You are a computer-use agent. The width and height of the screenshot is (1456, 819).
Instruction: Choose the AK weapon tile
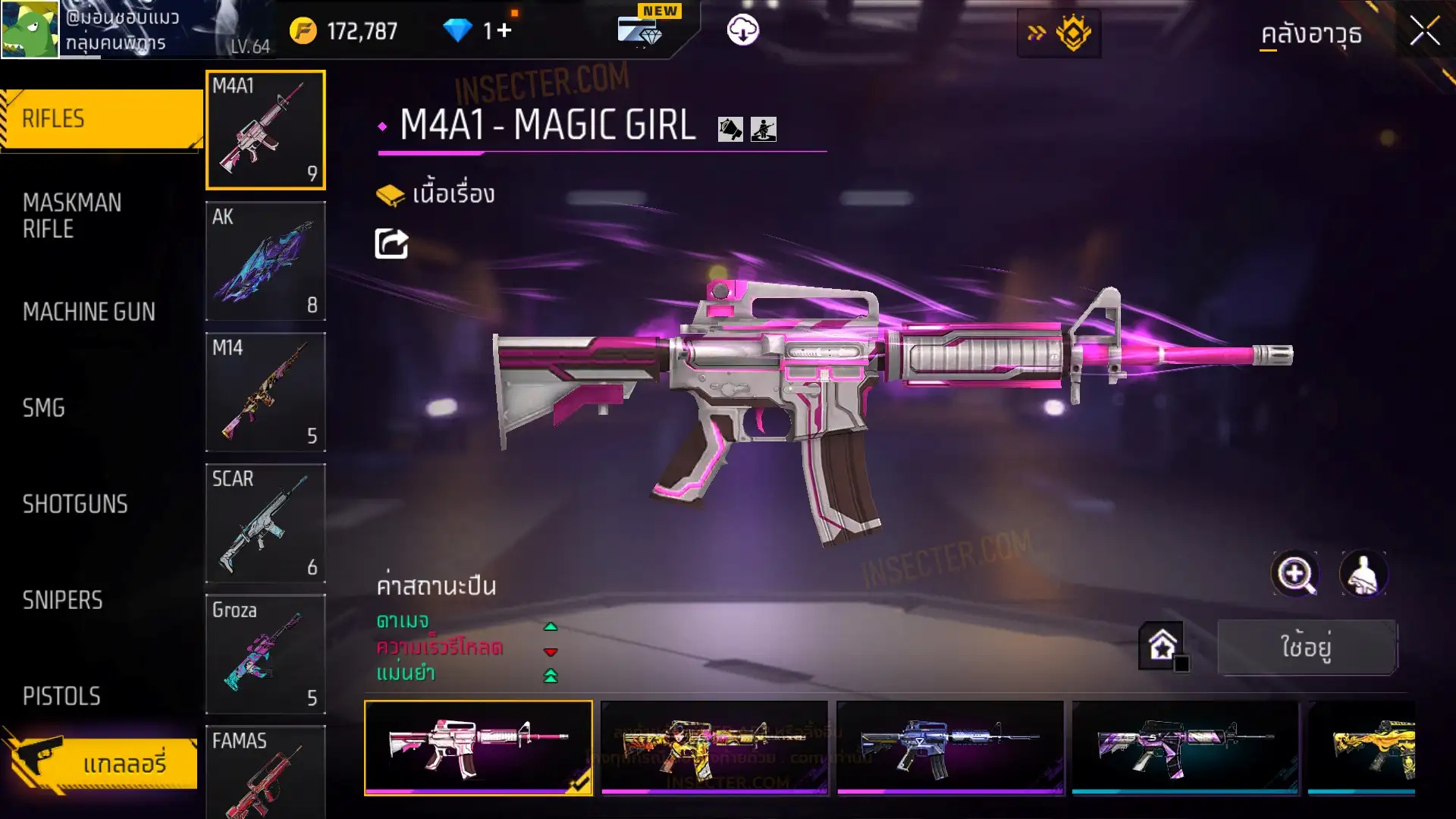265,261
